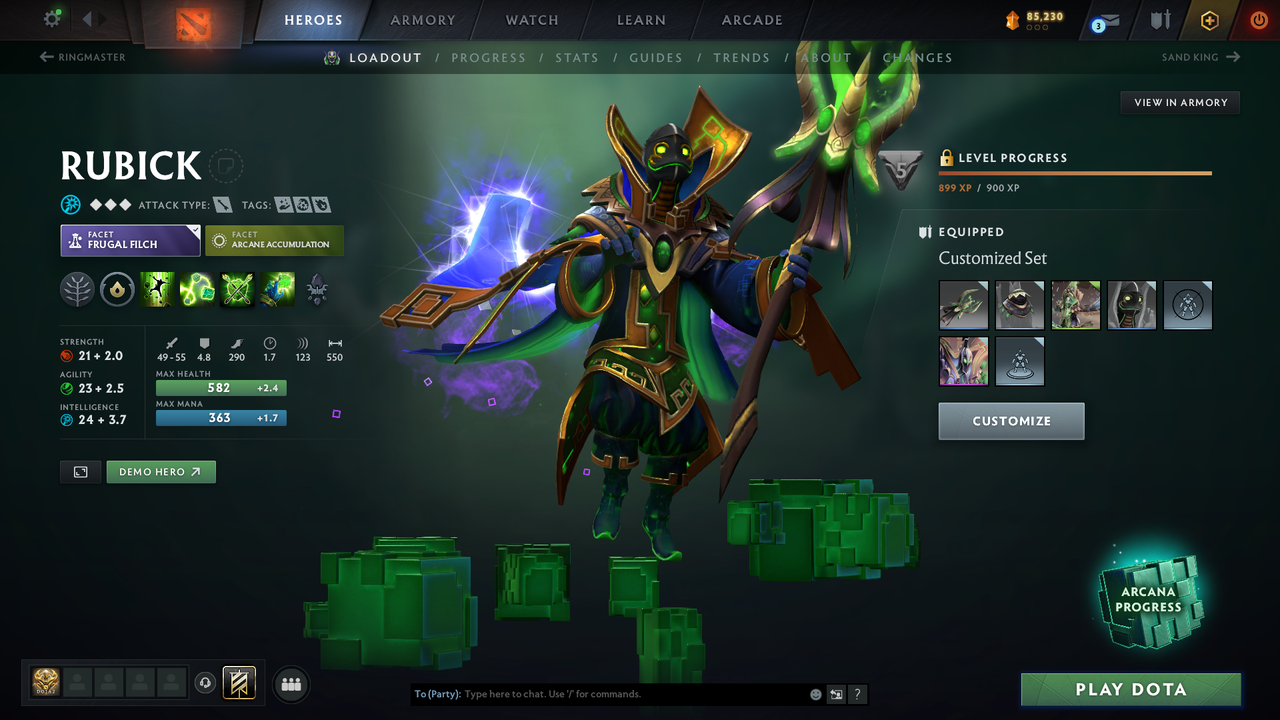
Task: Select the Telekinesis ability icon
Action: tap(159, 289)
